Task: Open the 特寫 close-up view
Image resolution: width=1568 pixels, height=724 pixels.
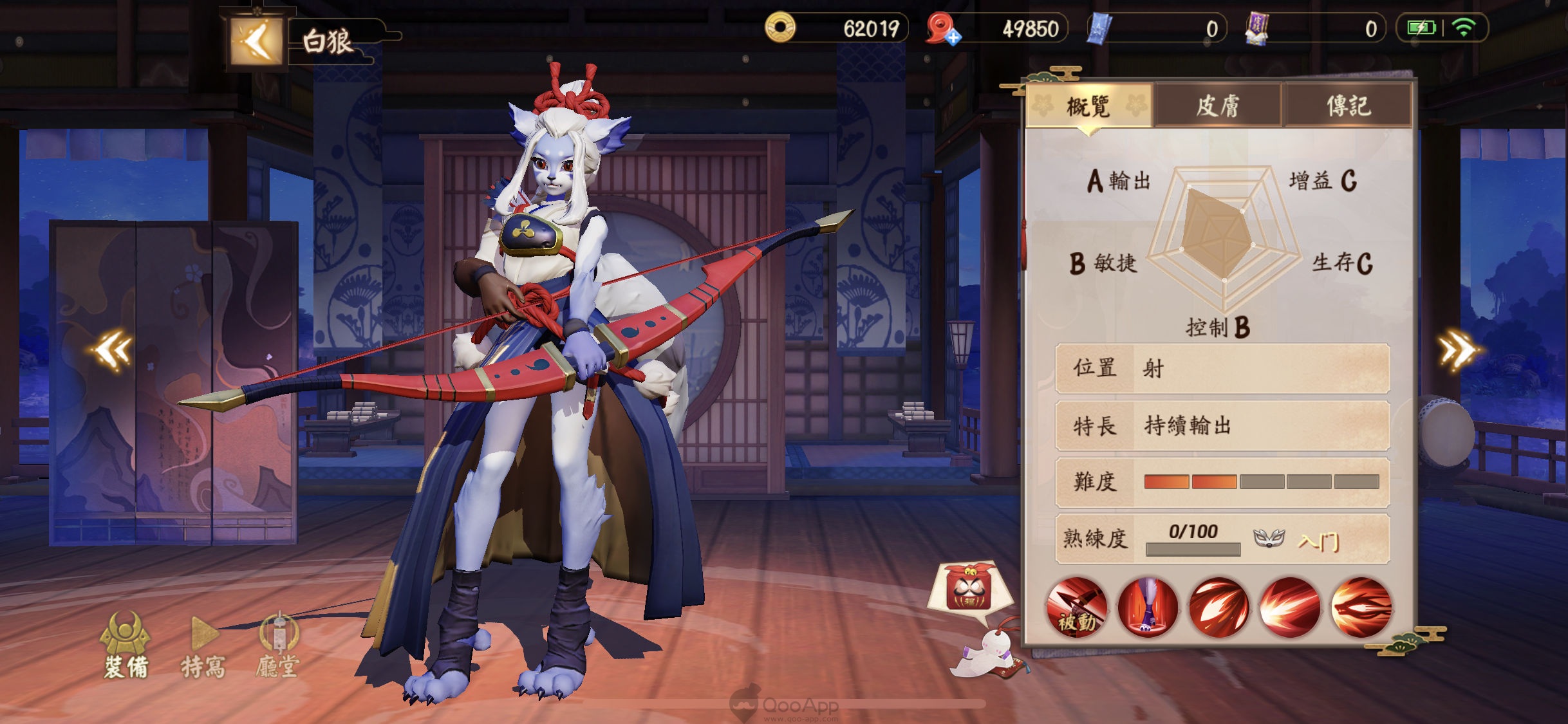Action: (x=203, y=647)
